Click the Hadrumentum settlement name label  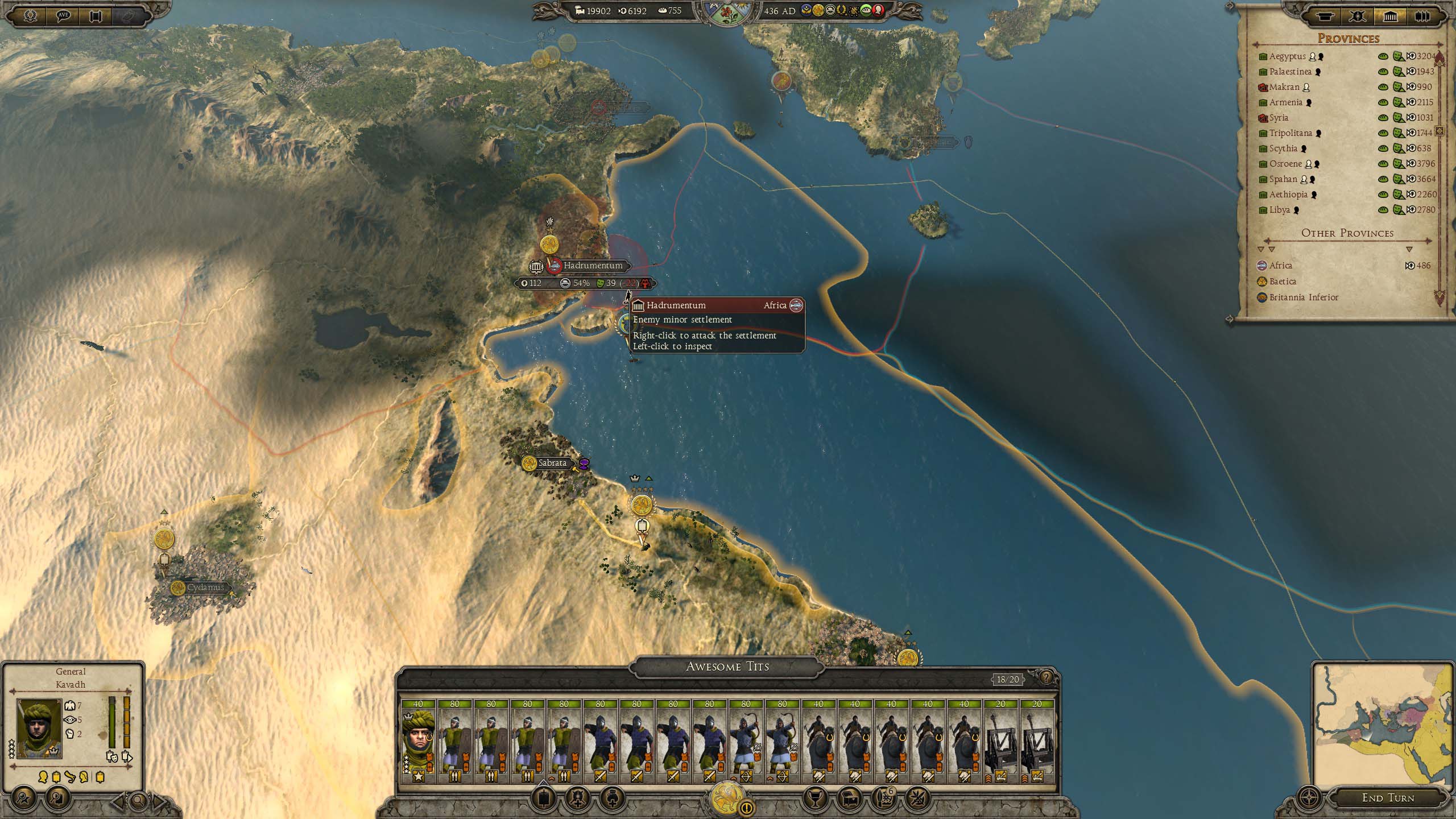tap(593, 266)
